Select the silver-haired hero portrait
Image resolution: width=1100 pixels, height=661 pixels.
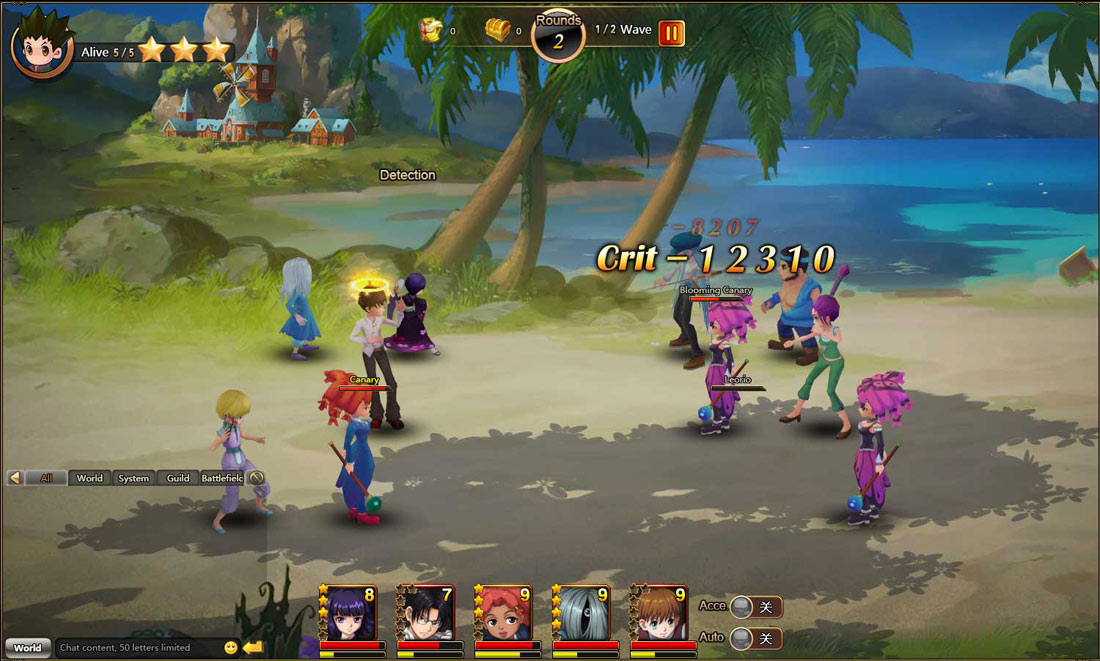[582, 613]
